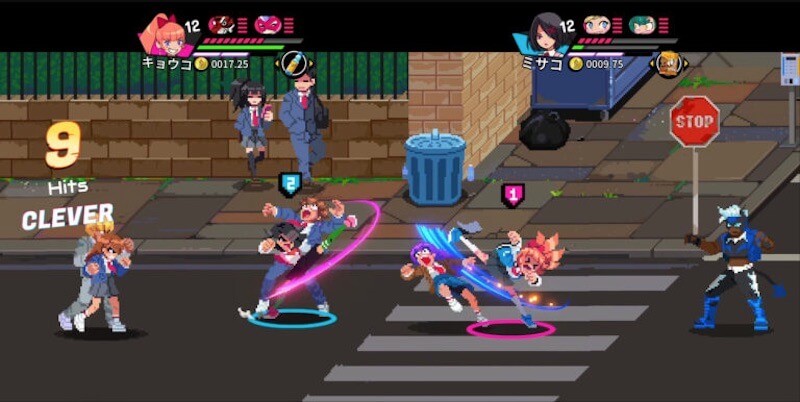This screenshot has width=800, height=402.
Task: Use Kyoko's equipped item in the round slot
Action: [x=290, y=62]
